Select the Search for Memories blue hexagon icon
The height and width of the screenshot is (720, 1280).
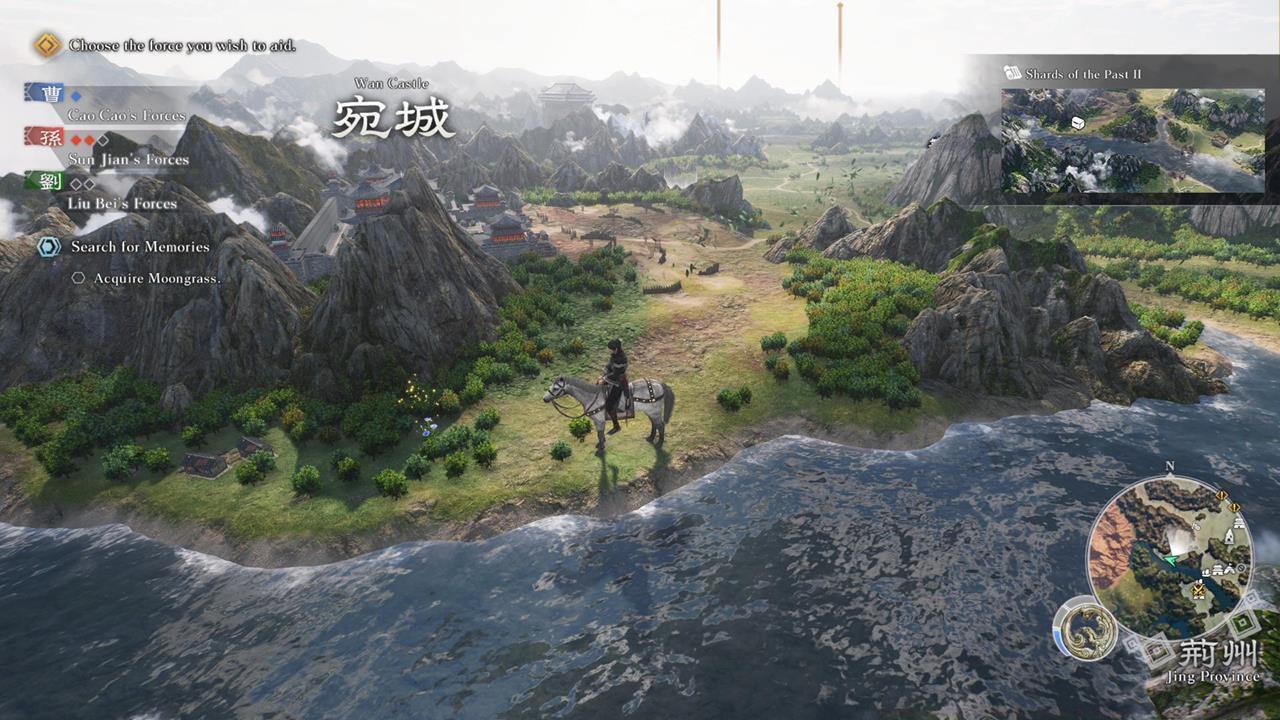pyautogui.click(x=48, y=247)
